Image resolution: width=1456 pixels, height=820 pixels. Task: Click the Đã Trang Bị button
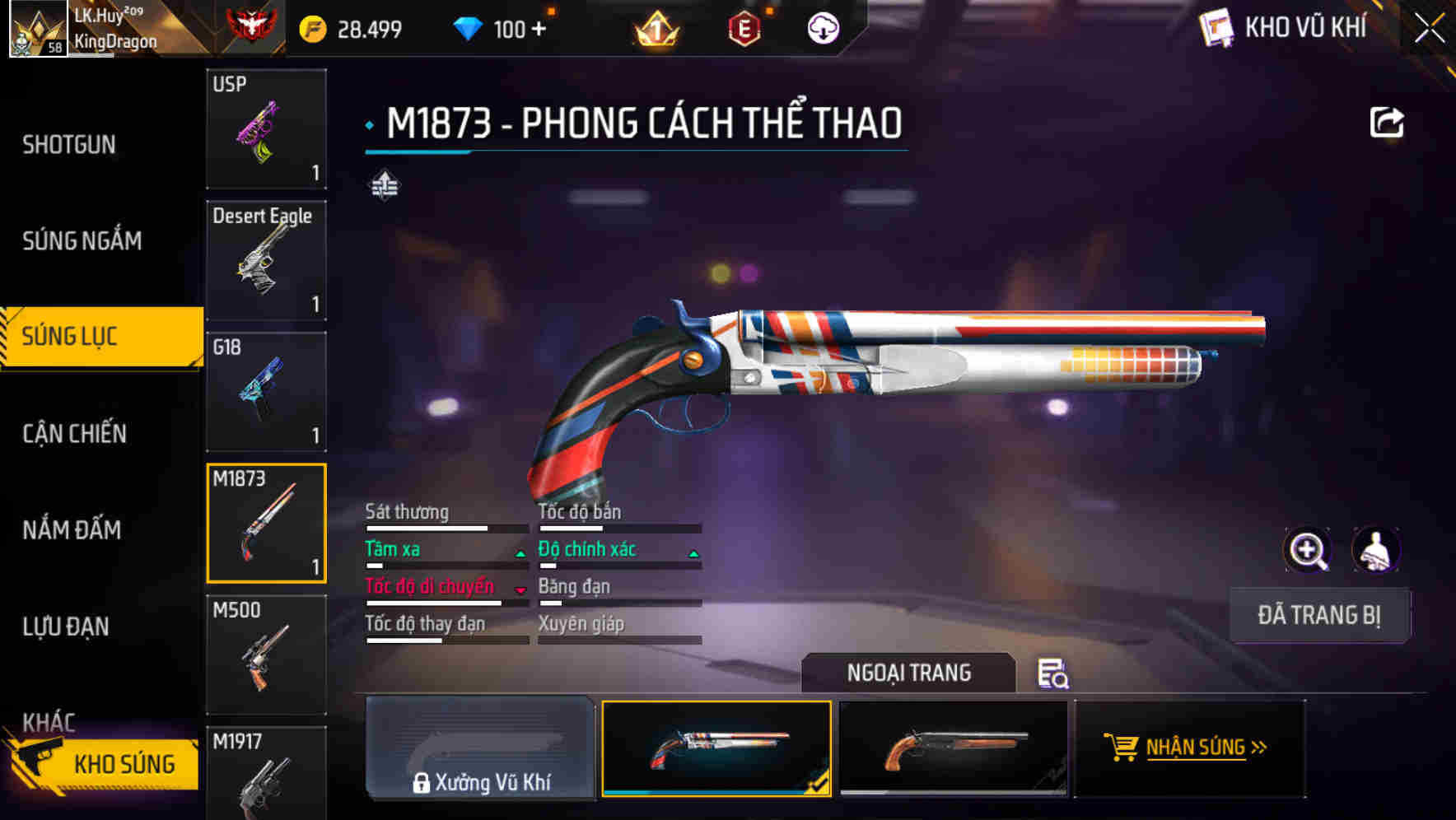tap(1318, 615)
